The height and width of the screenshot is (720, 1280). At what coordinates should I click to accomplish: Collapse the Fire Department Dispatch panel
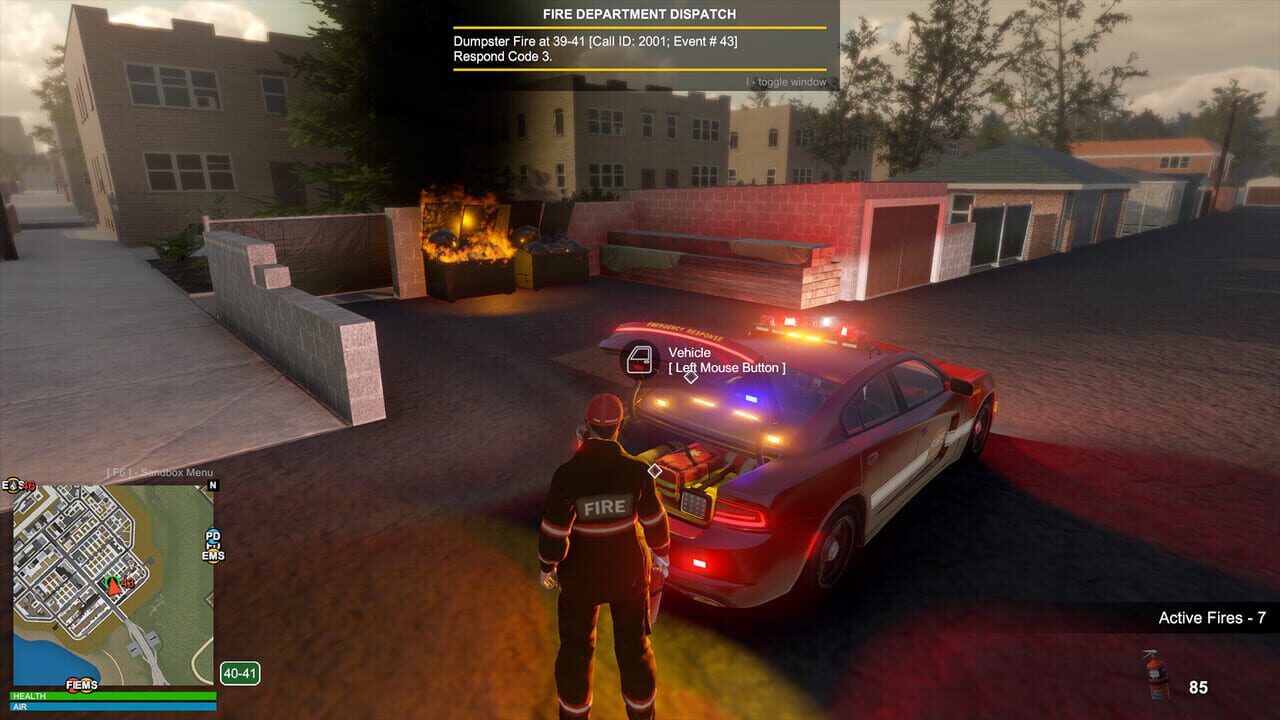click(785, 81)
